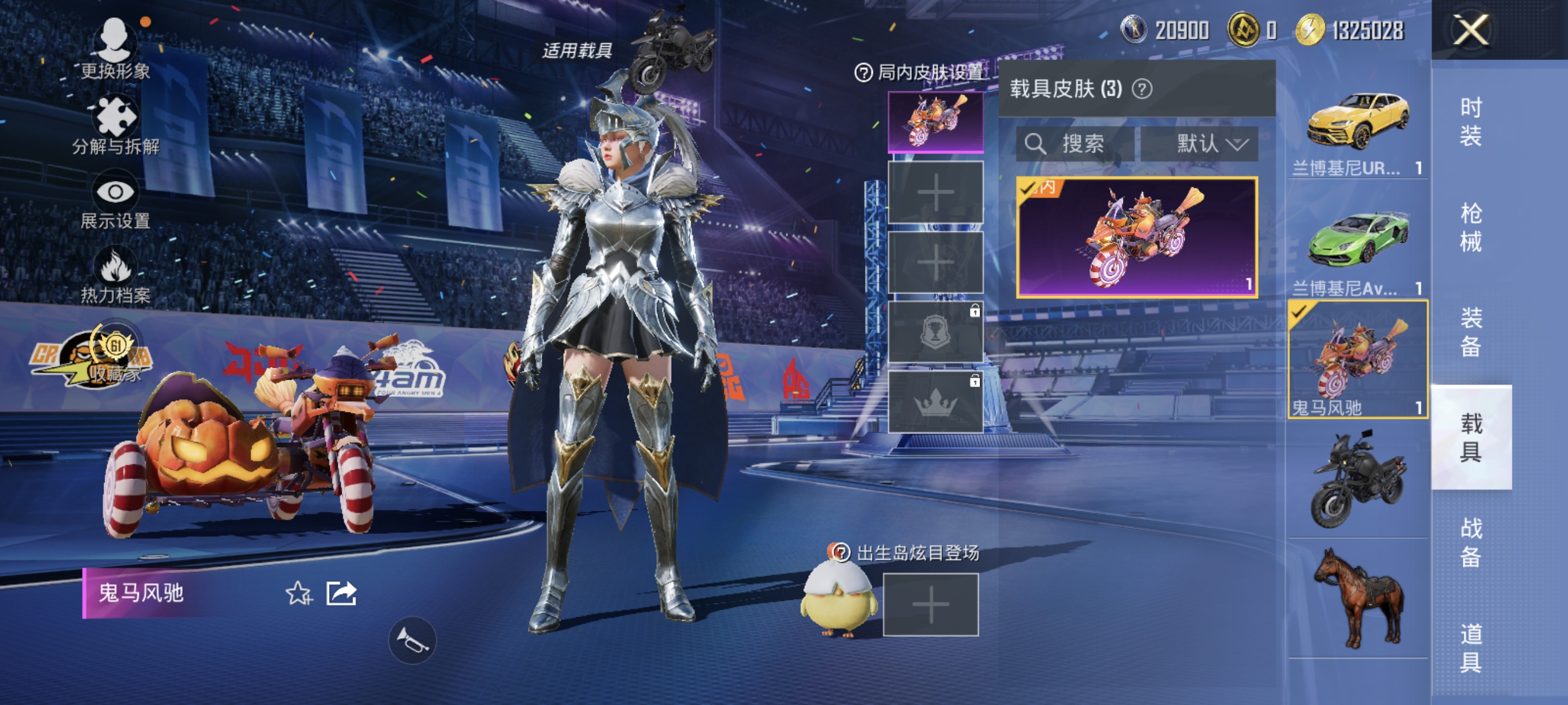Tap the horn trumpet button
The image size is (1568, 705).
click(412, 640)
